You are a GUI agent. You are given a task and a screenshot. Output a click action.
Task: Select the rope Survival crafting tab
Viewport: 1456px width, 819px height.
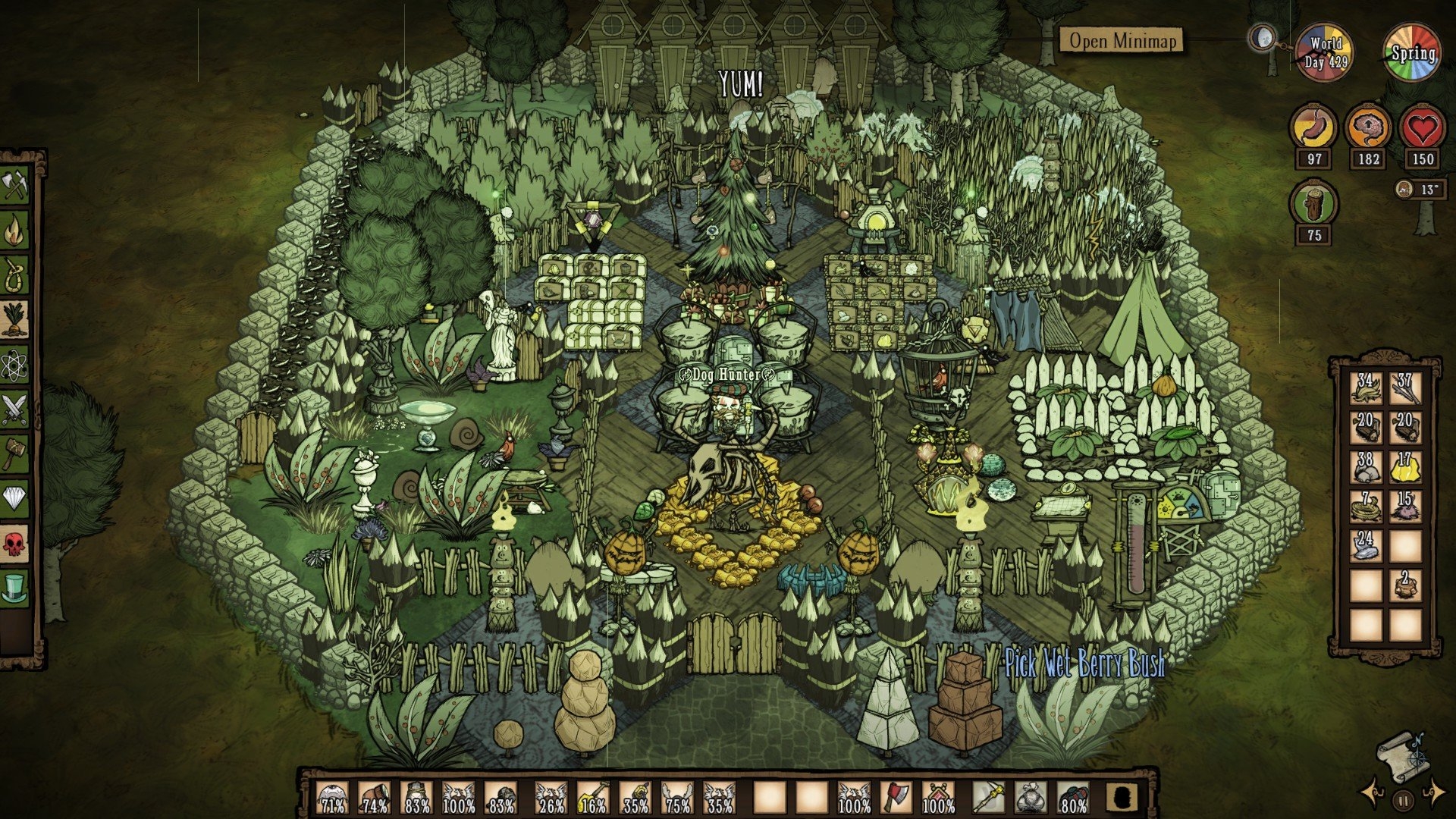(x=15, y=276)
